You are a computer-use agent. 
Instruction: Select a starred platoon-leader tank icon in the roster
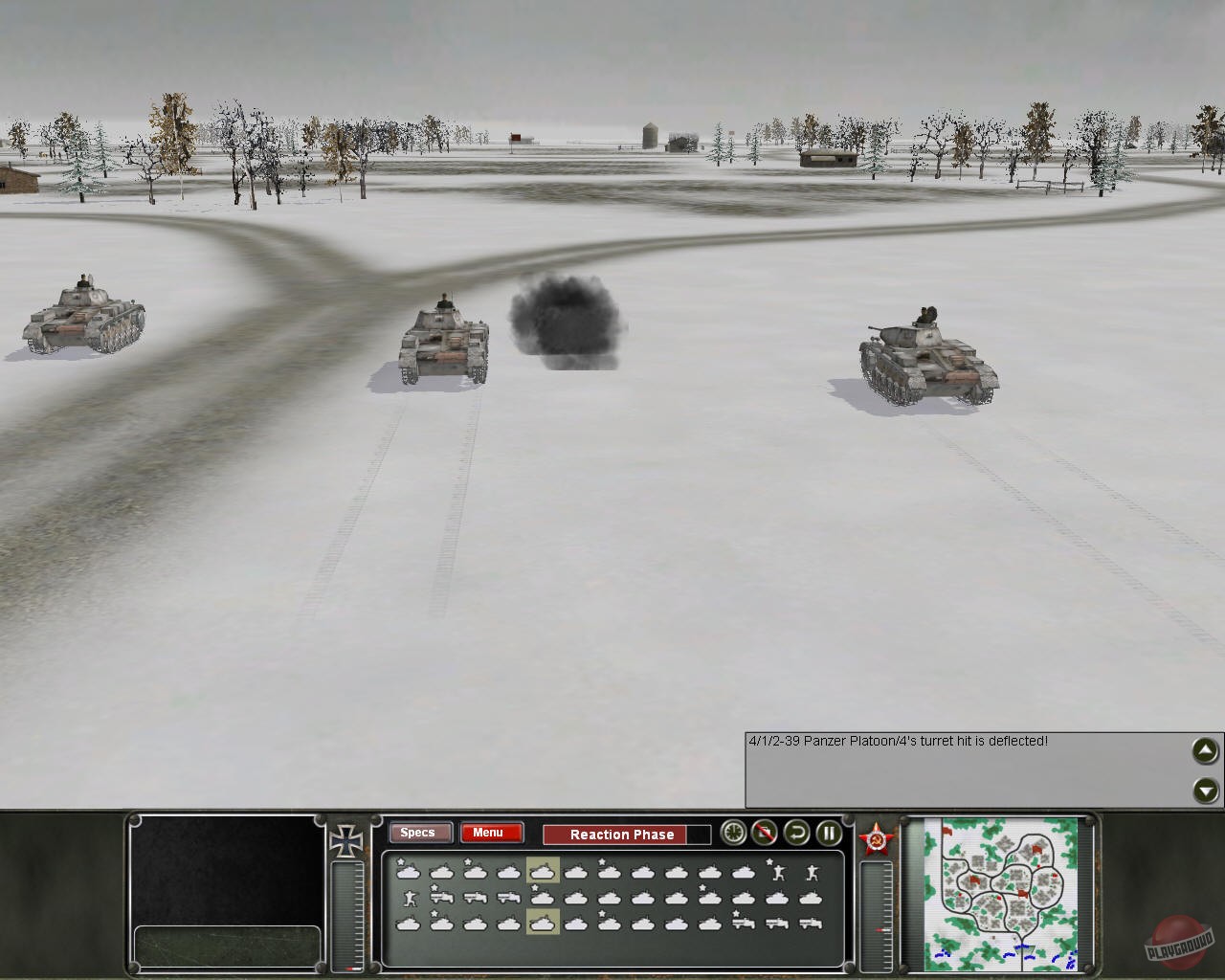click(x=409, y=871)
